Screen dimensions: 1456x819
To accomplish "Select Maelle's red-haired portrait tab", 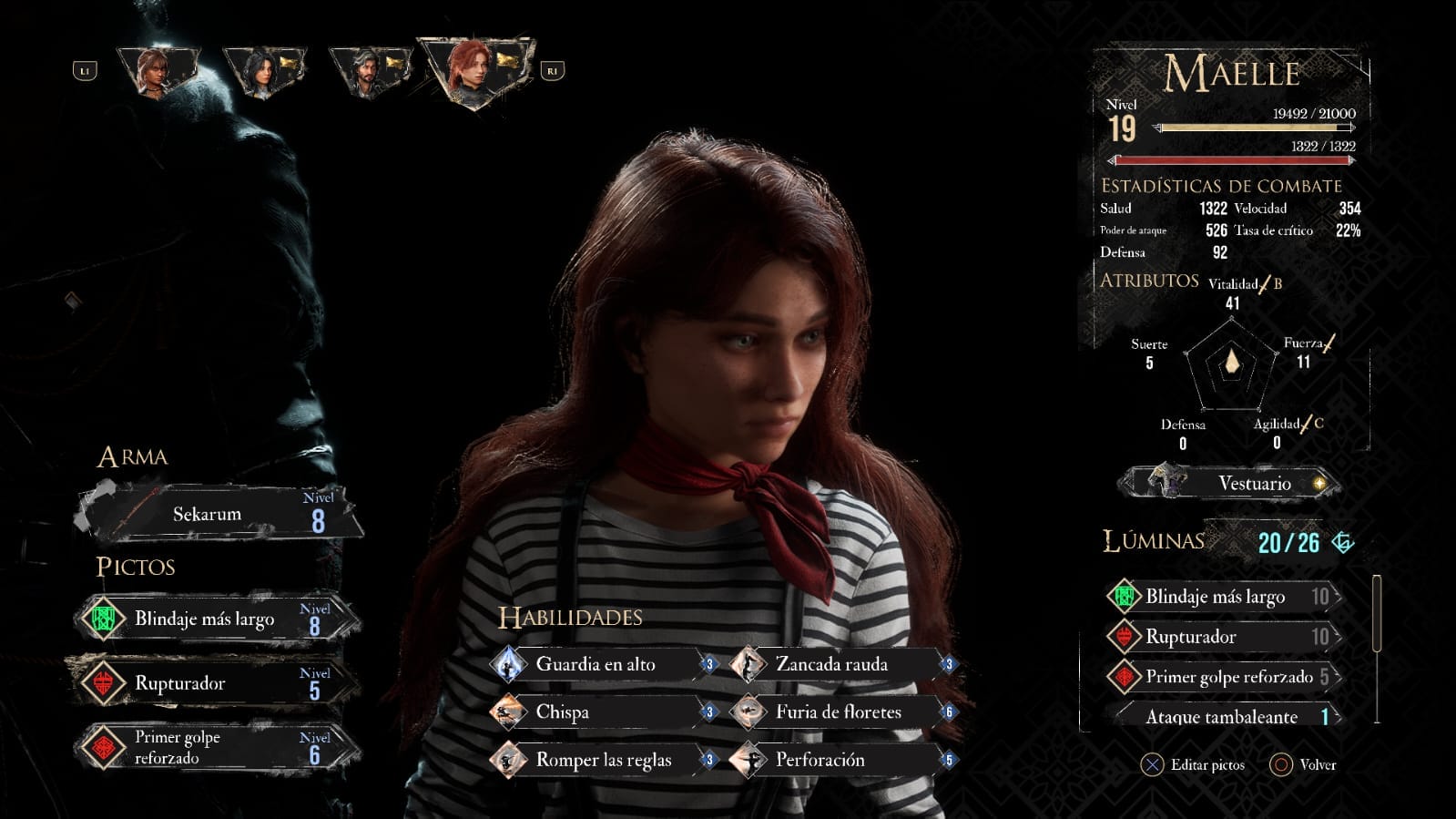I will click(473, 70).
